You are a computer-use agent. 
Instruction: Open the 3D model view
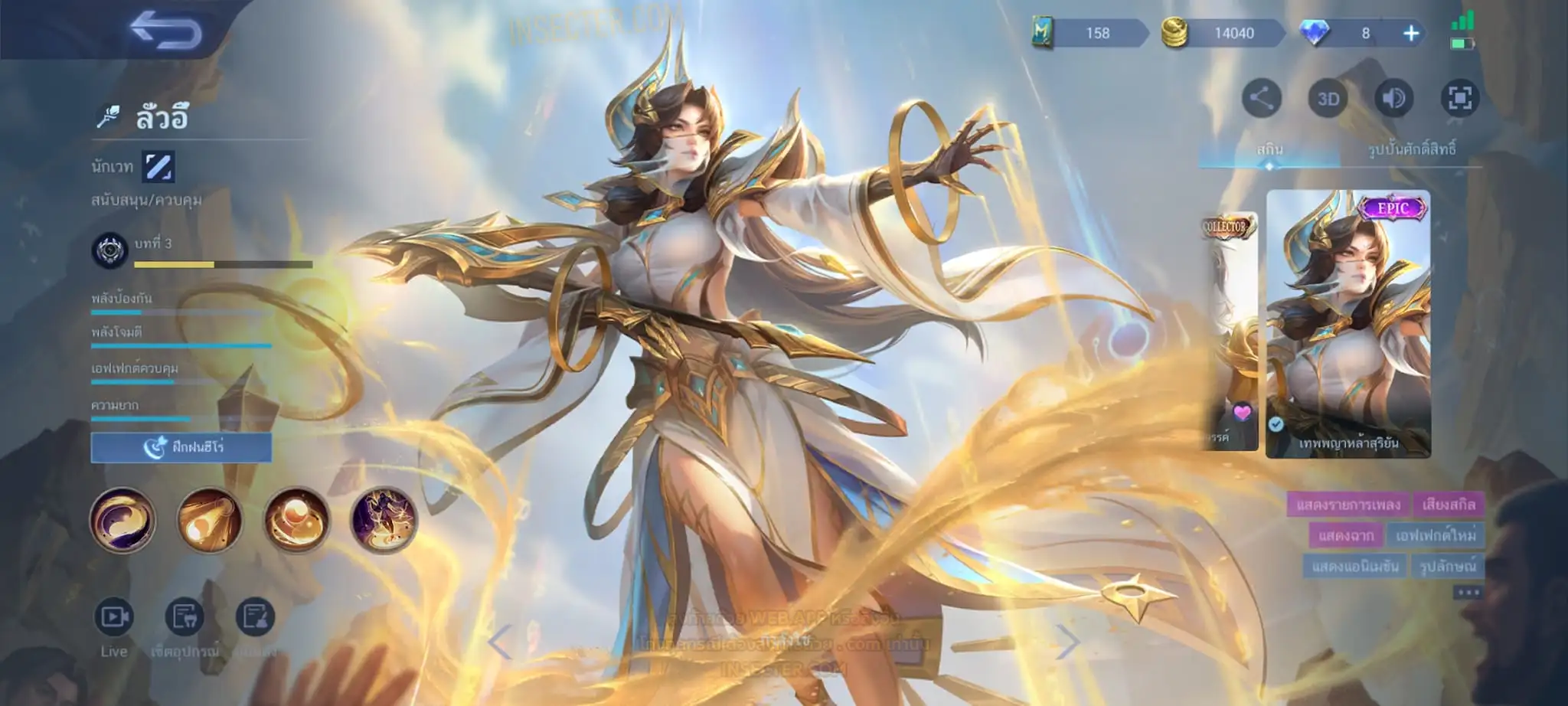point(1328,99)
